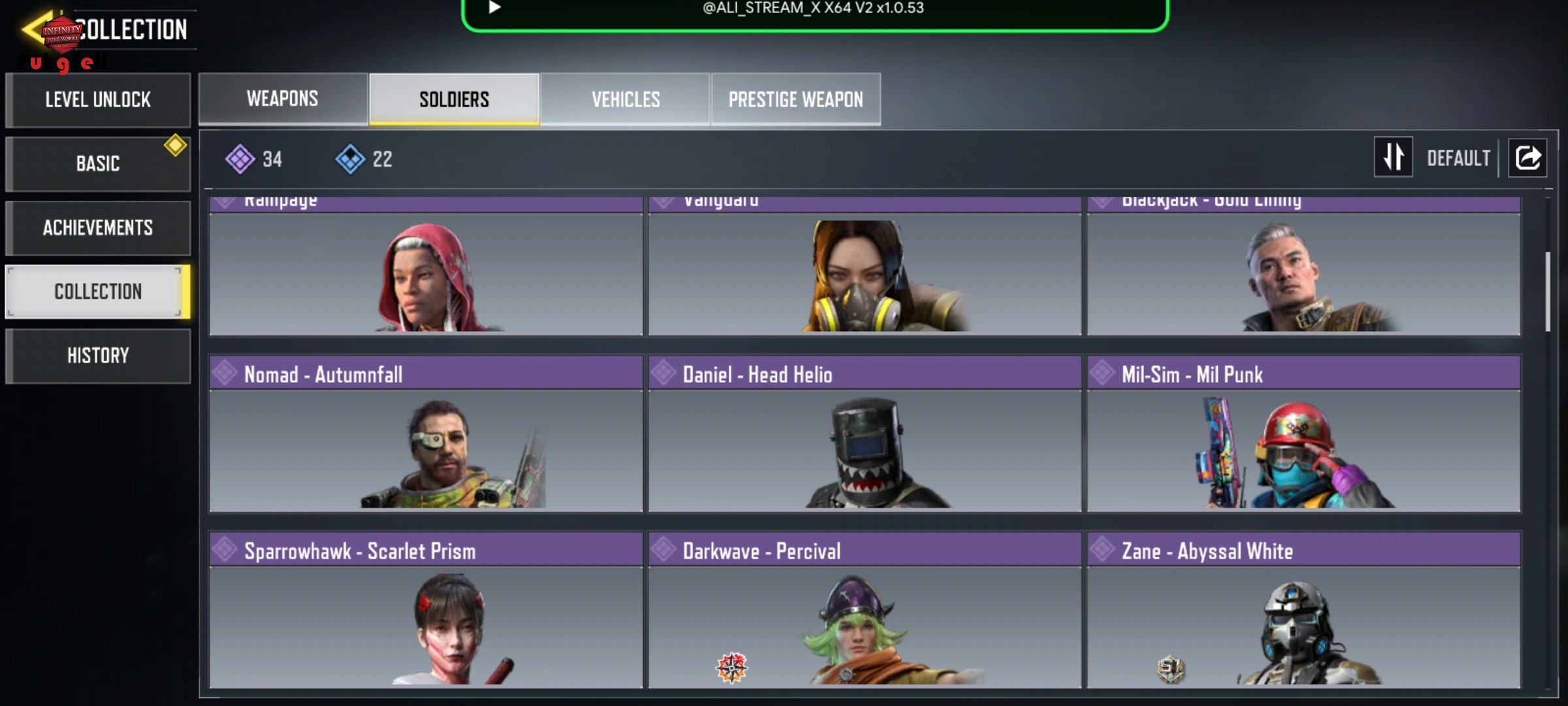Choose the Zane - Abyssal White skin
Image resolution: width=1568 pixels, height=706 pixels.
(x=1303, y=610)
